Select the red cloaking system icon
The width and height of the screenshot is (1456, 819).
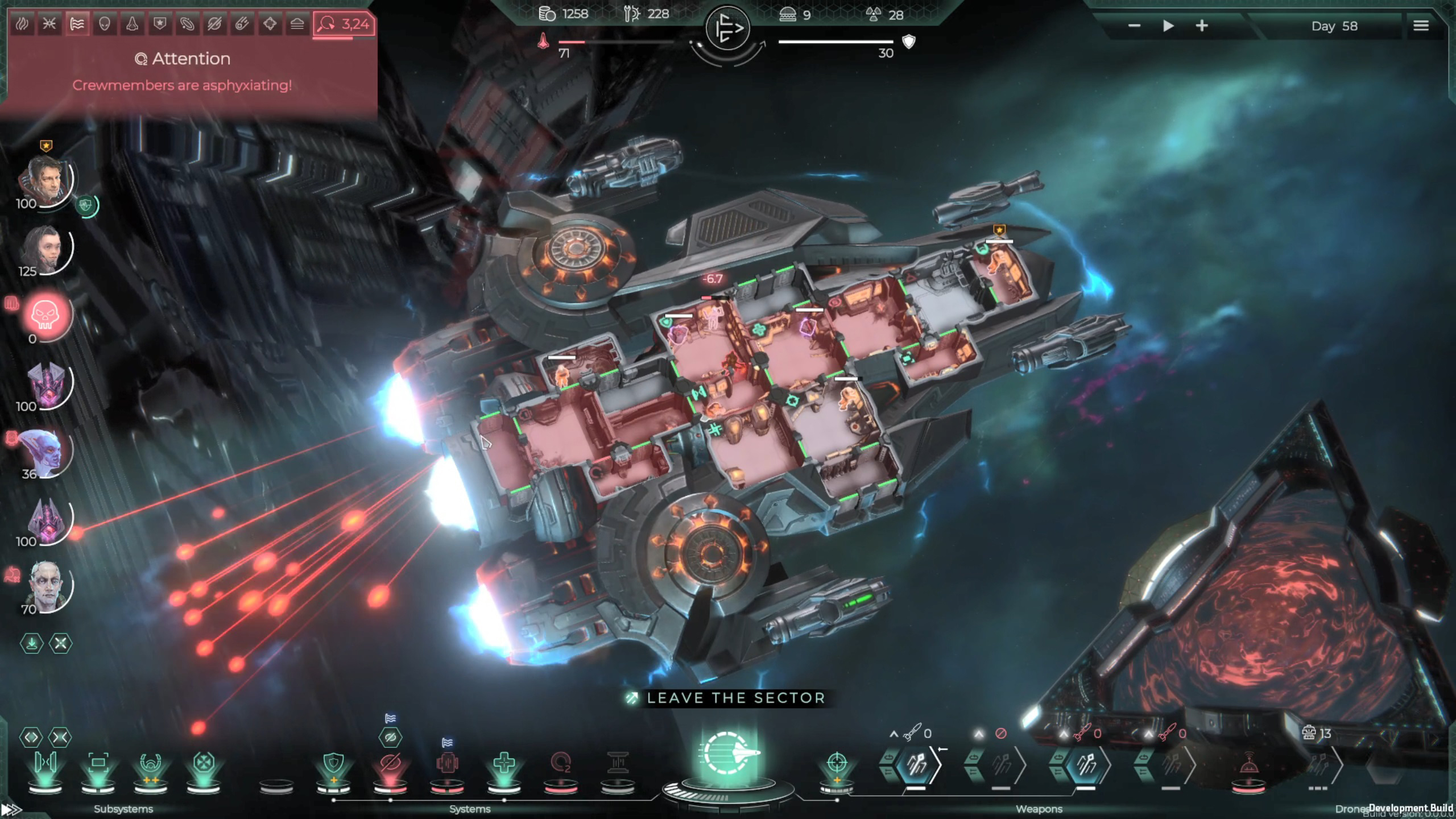point(390,763)
